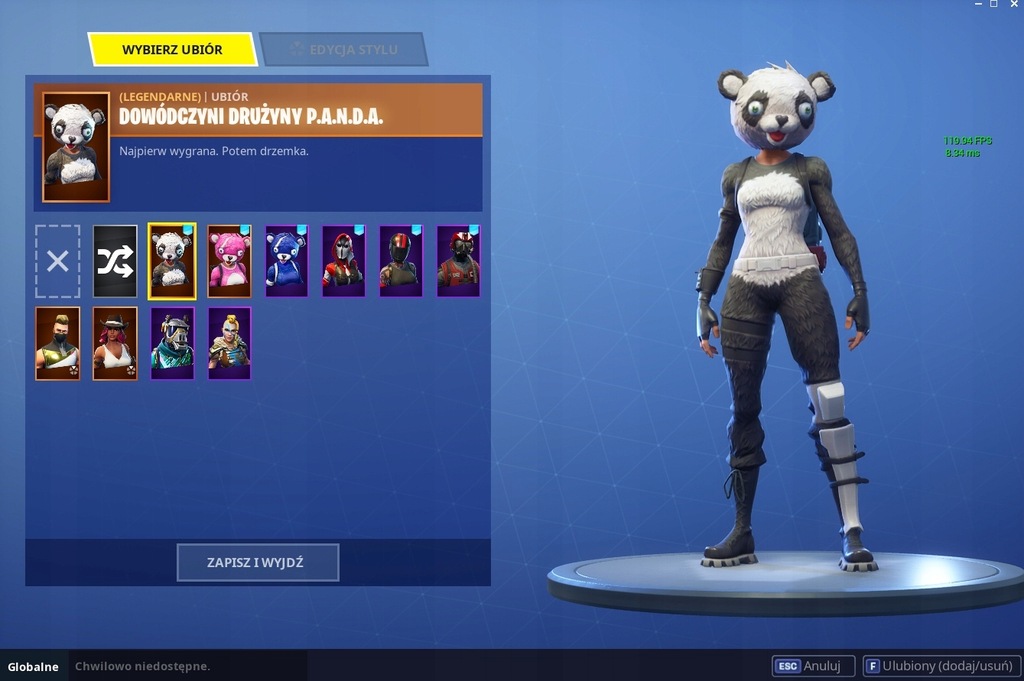Pick the pink bear outfit
The height and width of the screenshot is (681, 1024).
click(x=229, y=261)
